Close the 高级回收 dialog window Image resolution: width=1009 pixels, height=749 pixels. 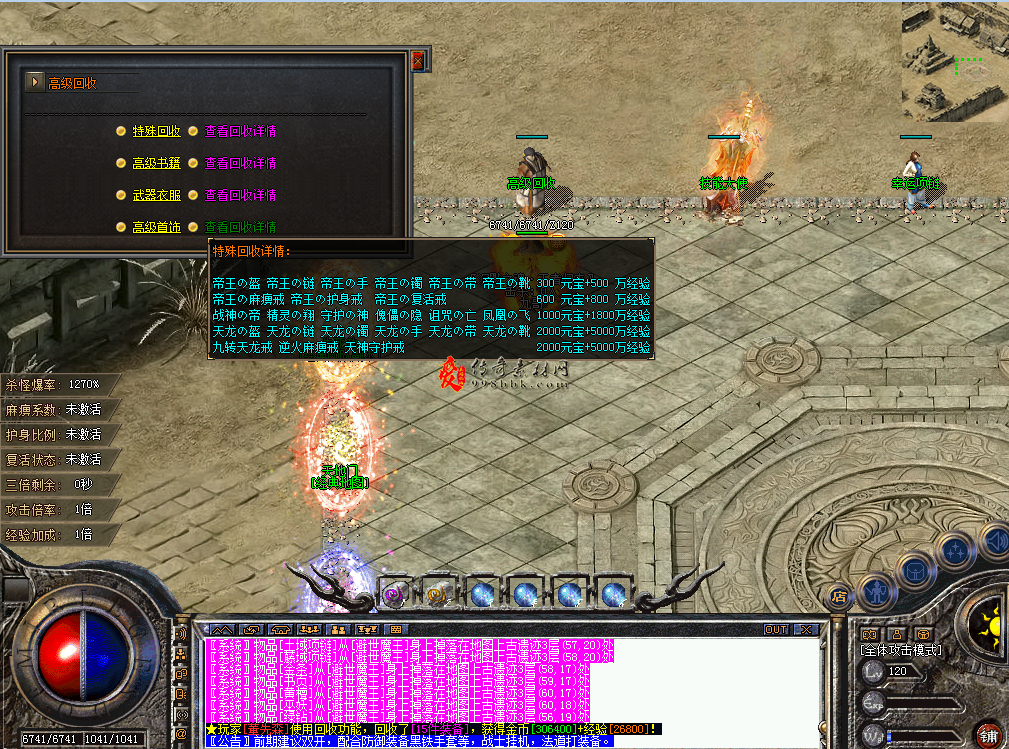coord(417,61)
